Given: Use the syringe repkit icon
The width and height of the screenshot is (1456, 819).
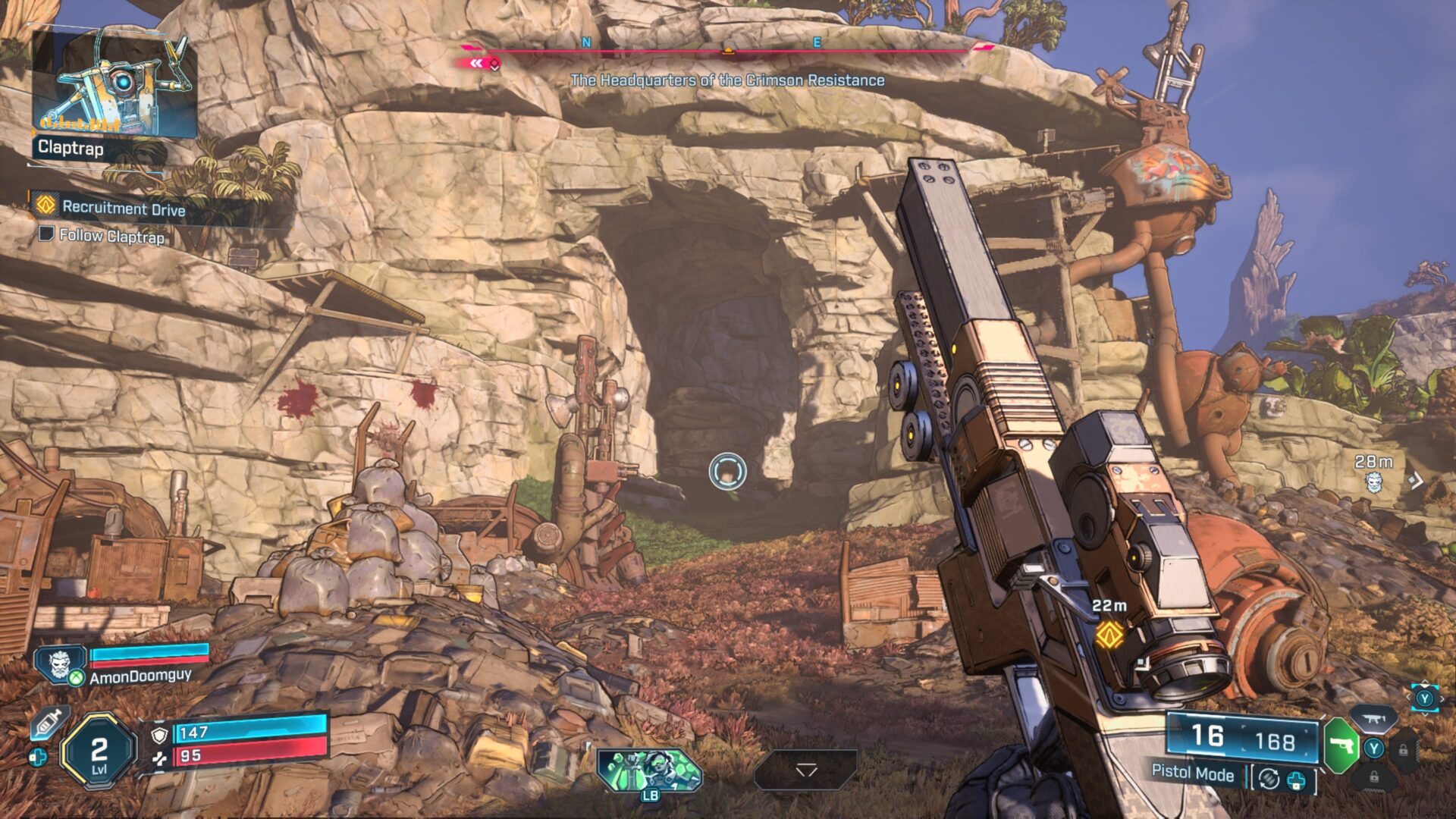Looking at the screenshot, I should pyautogui.click(x=49, y=723).
